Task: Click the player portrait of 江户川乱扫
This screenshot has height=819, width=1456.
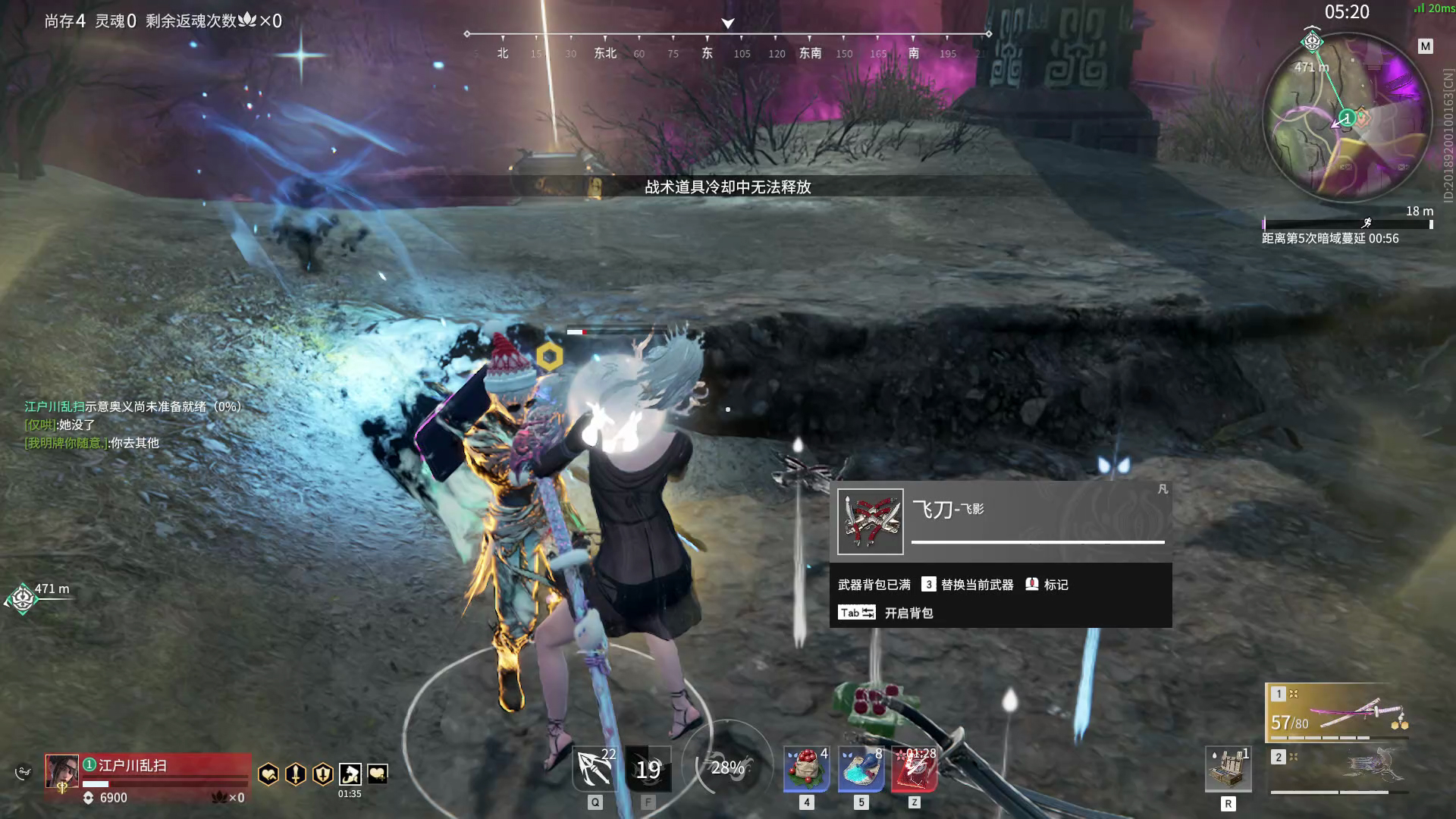Action: click(x=61, y=771)
